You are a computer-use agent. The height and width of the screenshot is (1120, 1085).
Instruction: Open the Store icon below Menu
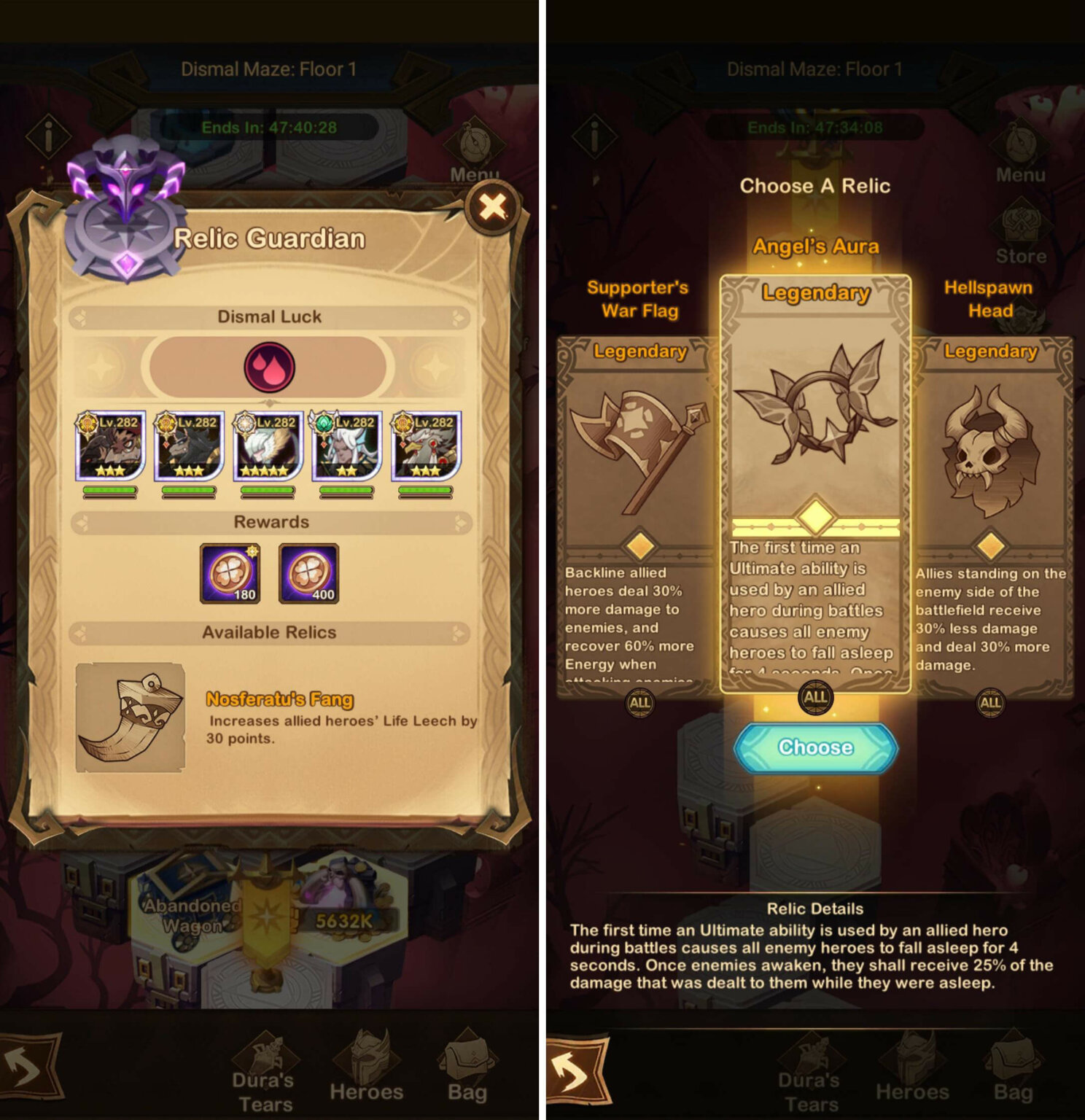(x=1022, y=222)
